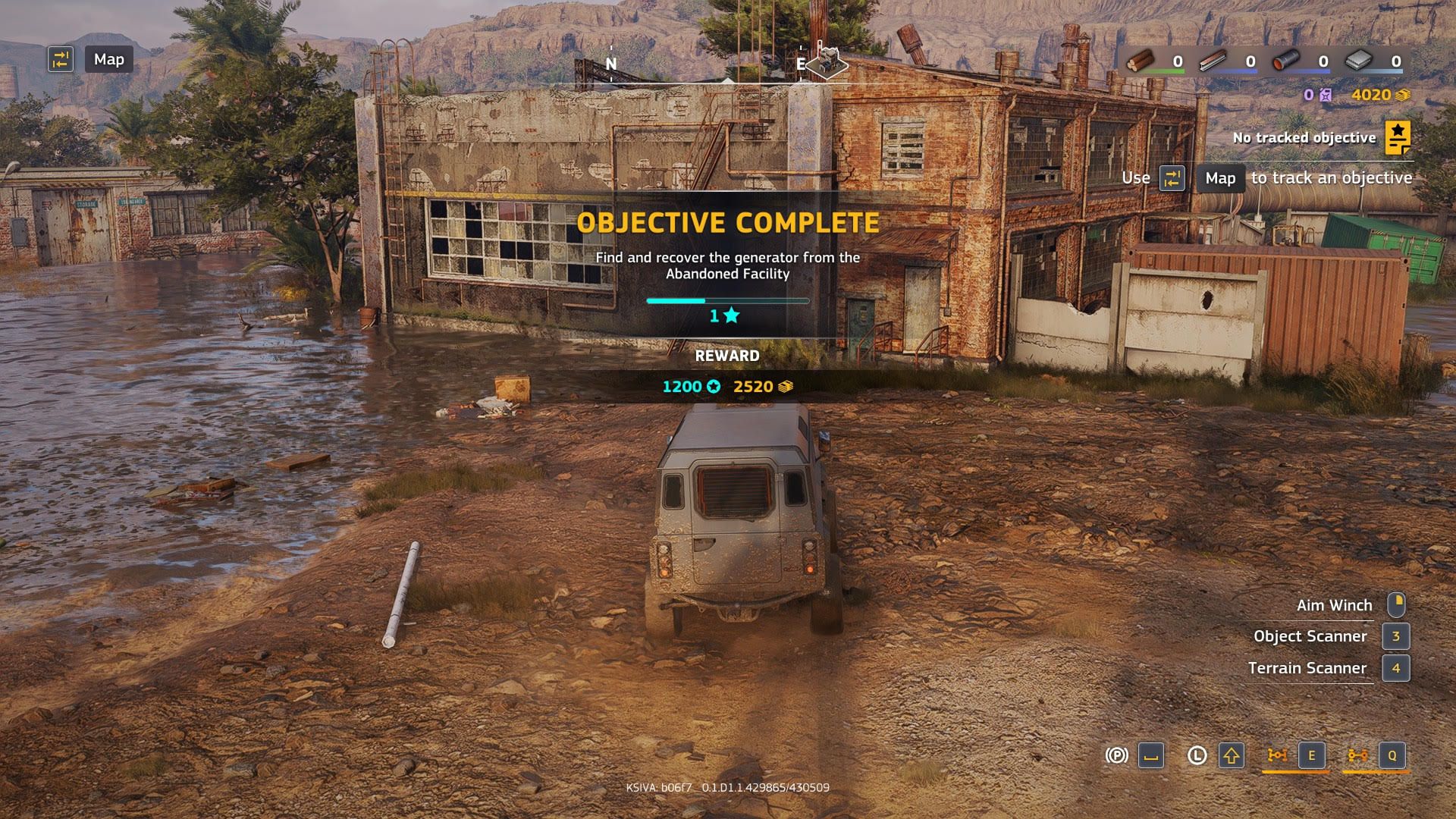Select the all-wheel drive icon next to E
1456x819 pixels.
click(x=1277, y=755)
